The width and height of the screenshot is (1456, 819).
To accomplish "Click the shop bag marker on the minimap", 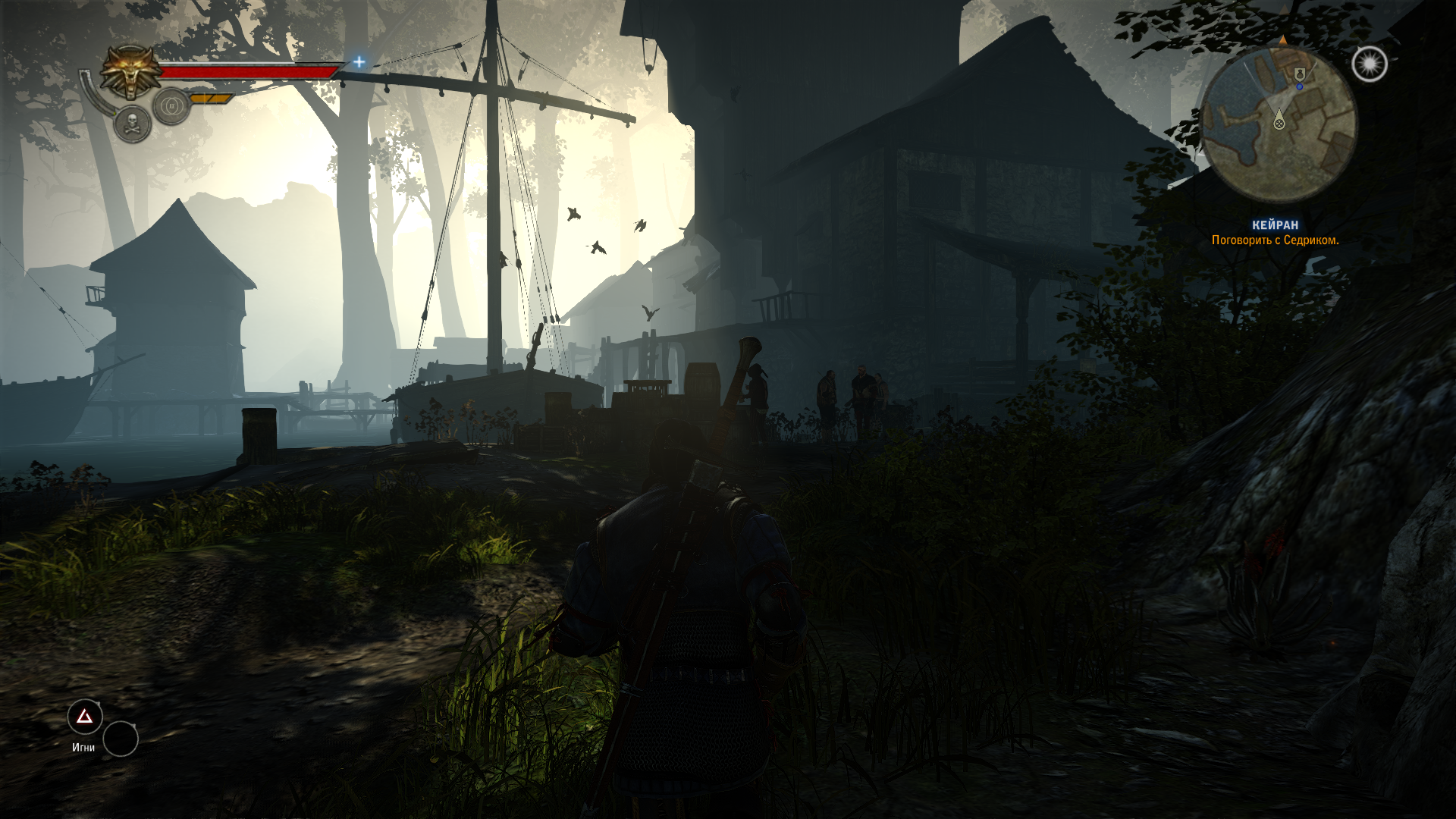I will pyautogui.click(x=1300, y=73).
